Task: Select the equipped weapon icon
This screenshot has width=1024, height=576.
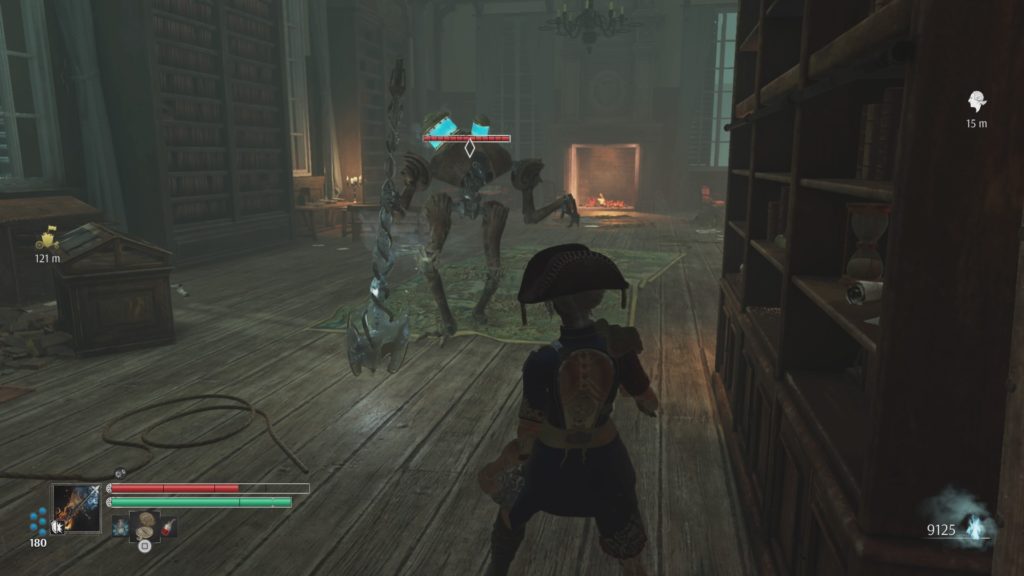Action: (77, 507)
